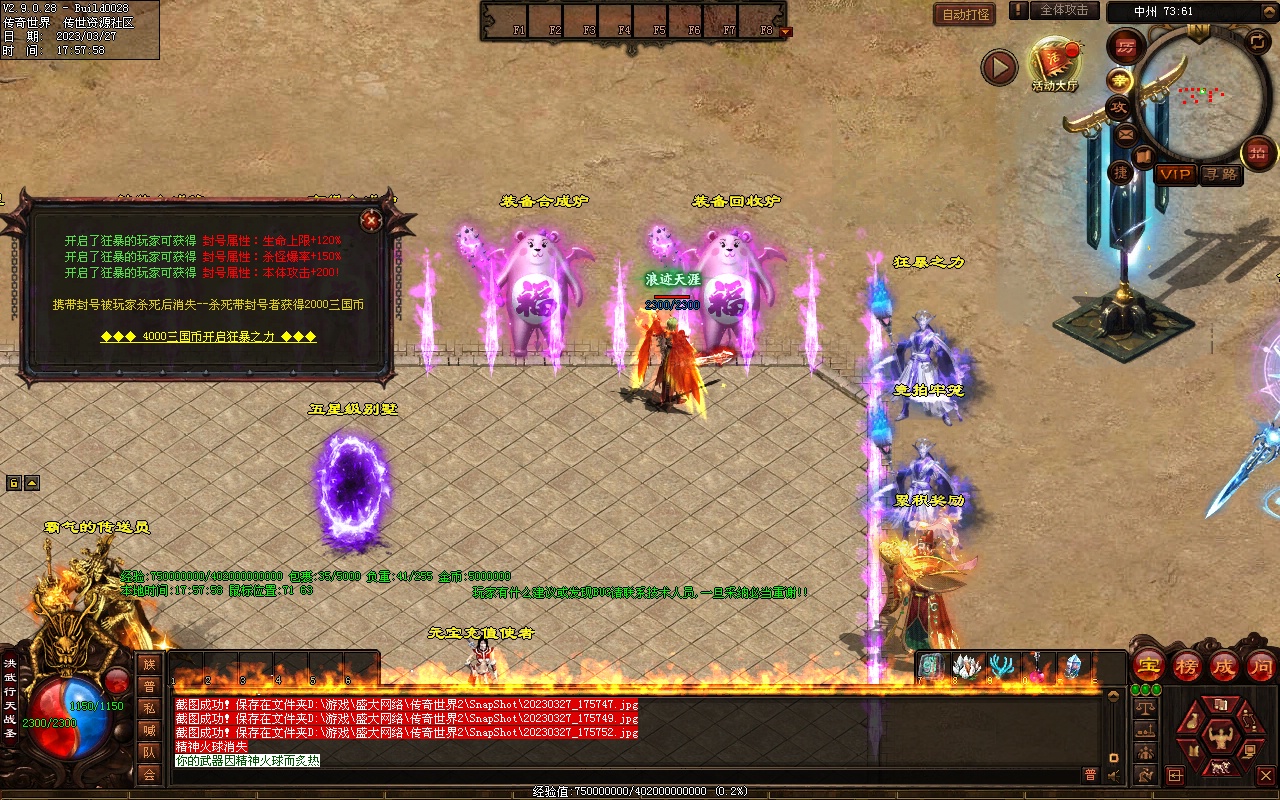Choose the 4000三国币开启狂暴之力 option
This screenshot has height=800, width=1280.
pyautogui.click(x=208, y=337)
